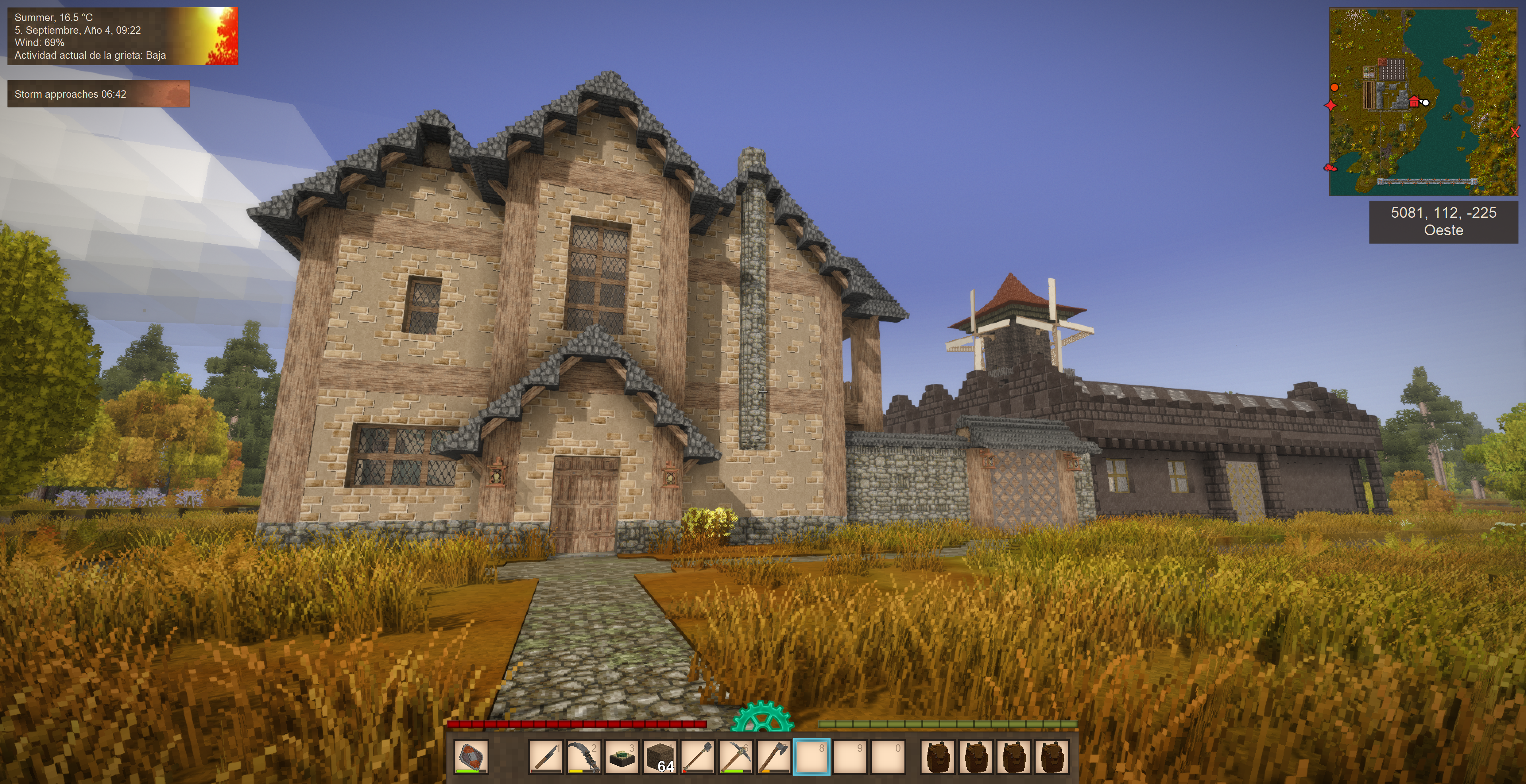Click the red cloud-shaped minimap marker
This screenshot has height=784, width=1526.
(x=1330, y=168)
